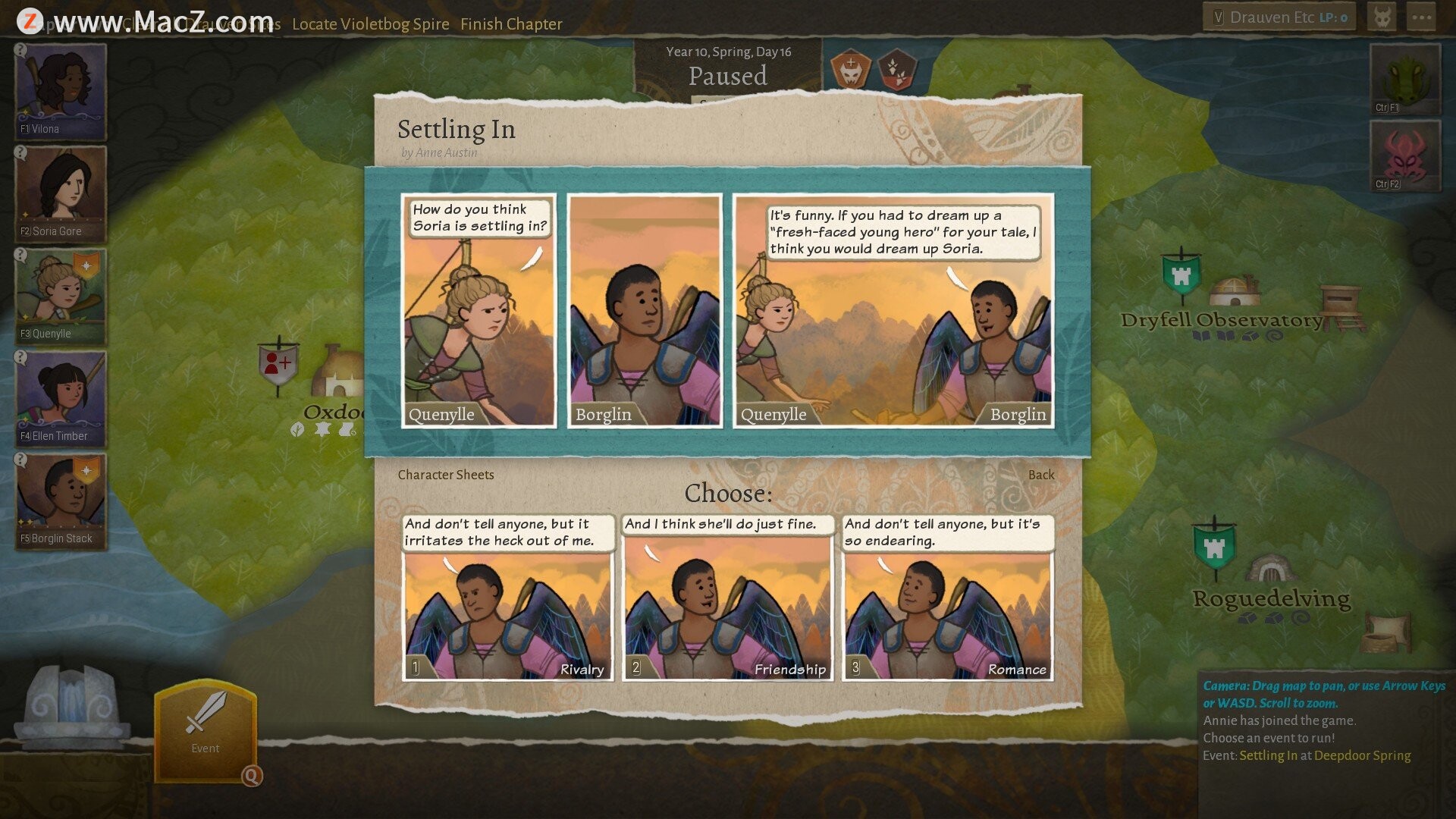Viewport: 1456px width, 819px height.
Task: Select the Finish Chapter objective
Action: pyautogui.click(x=511, y=24)
